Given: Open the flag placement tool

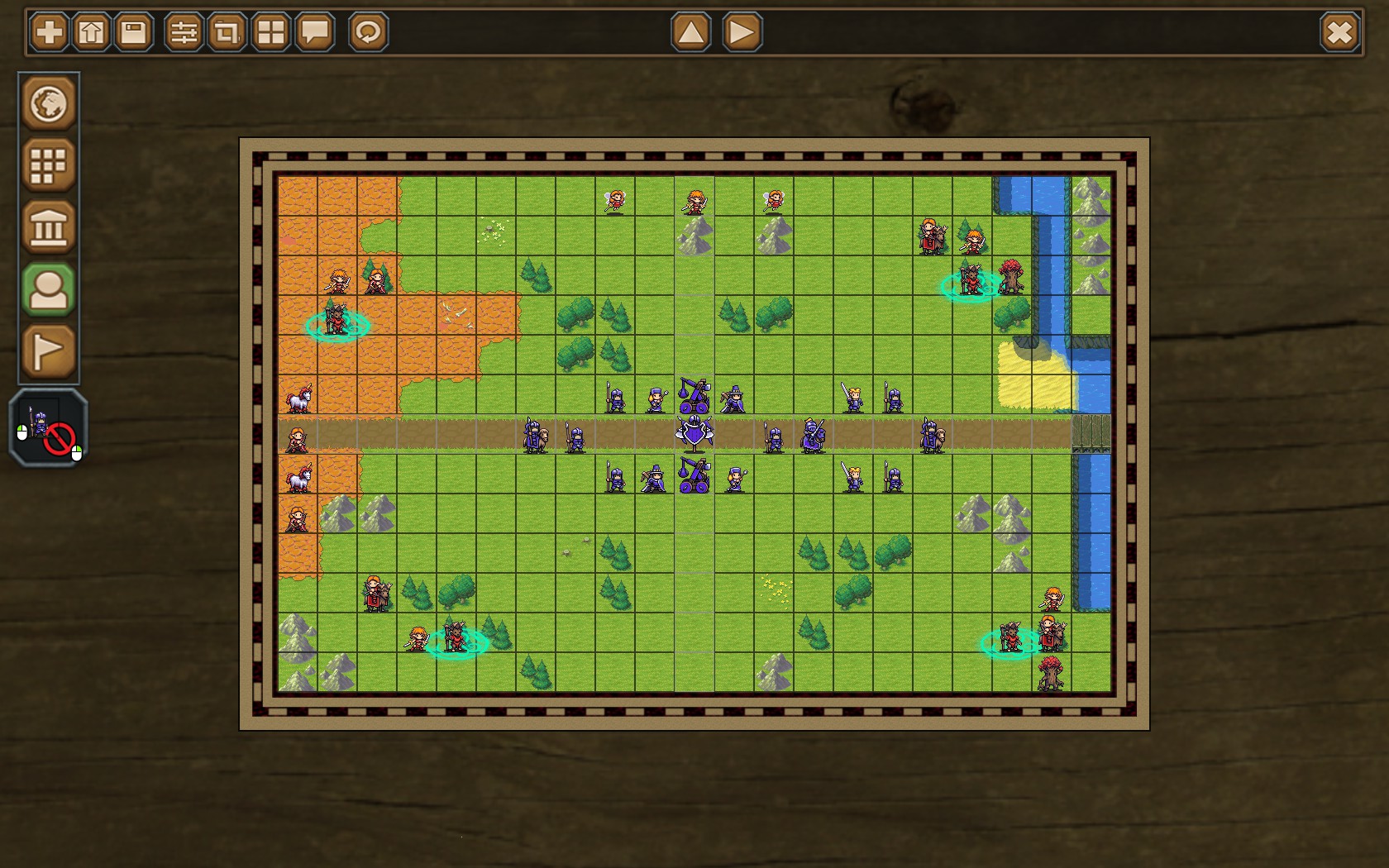Looking at the screenshot, I should (x=47, y=351).
